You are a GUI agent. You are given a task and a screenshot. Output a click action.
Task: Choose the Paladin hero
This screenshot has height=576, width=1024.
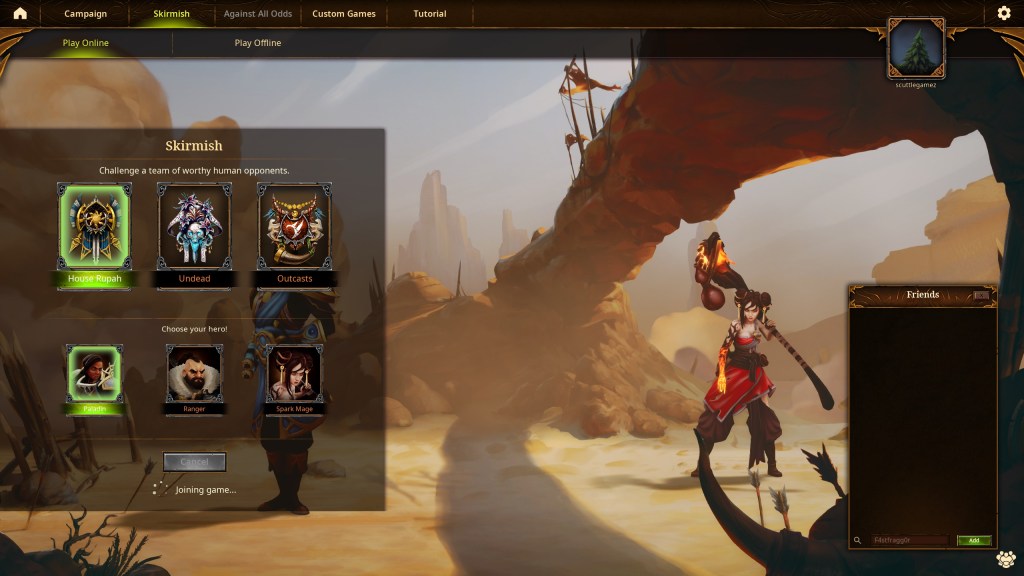(x=94, y=373)
